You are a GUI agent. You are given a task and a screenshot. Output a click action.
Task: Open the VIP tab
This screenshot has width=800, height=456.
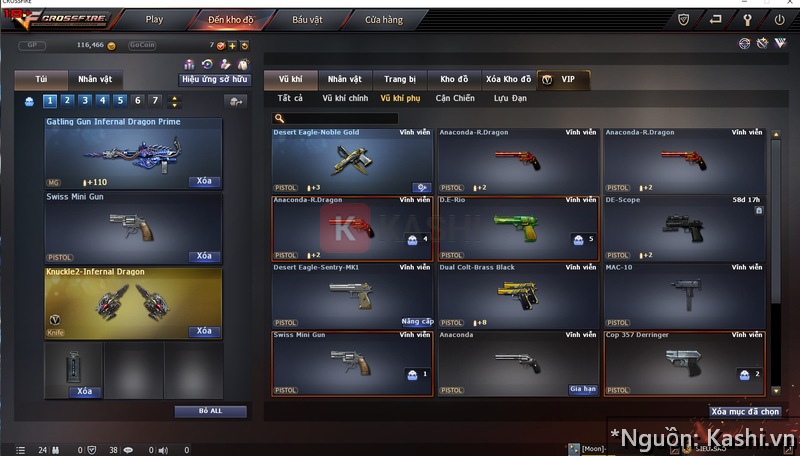click(x=564, y=79)
